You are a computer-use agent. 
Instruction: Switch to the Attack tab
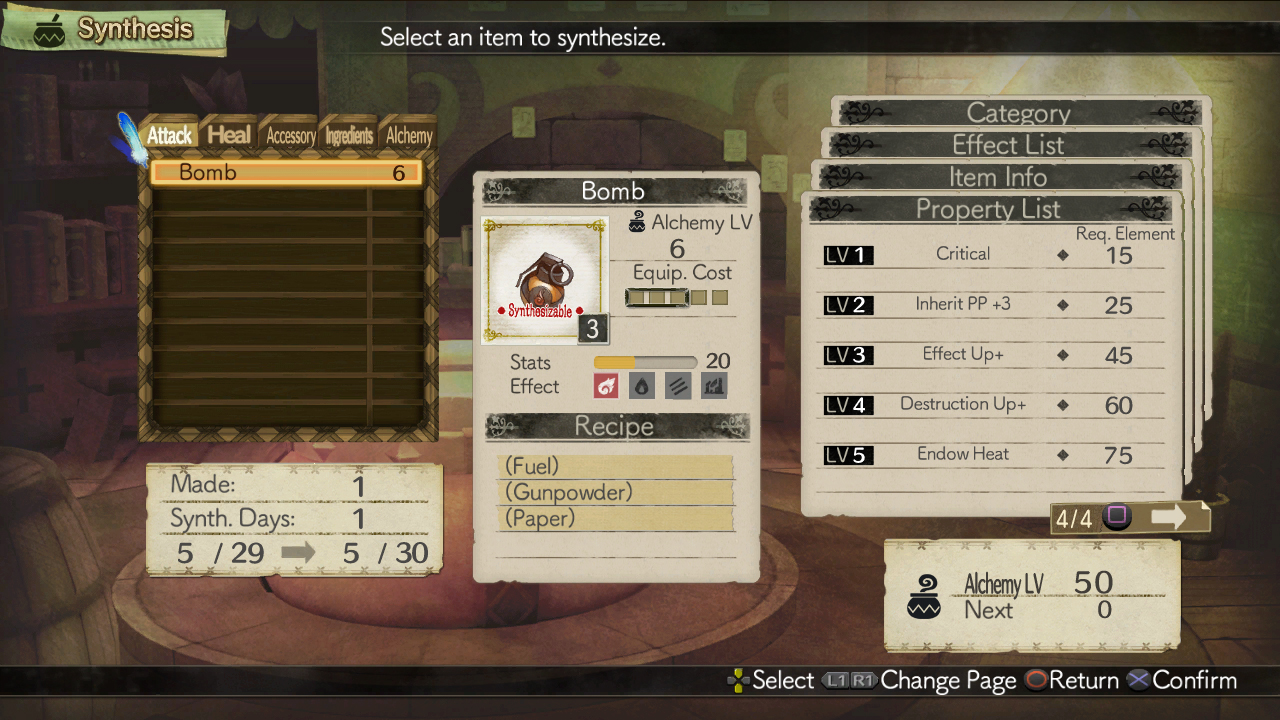point(169,135)
